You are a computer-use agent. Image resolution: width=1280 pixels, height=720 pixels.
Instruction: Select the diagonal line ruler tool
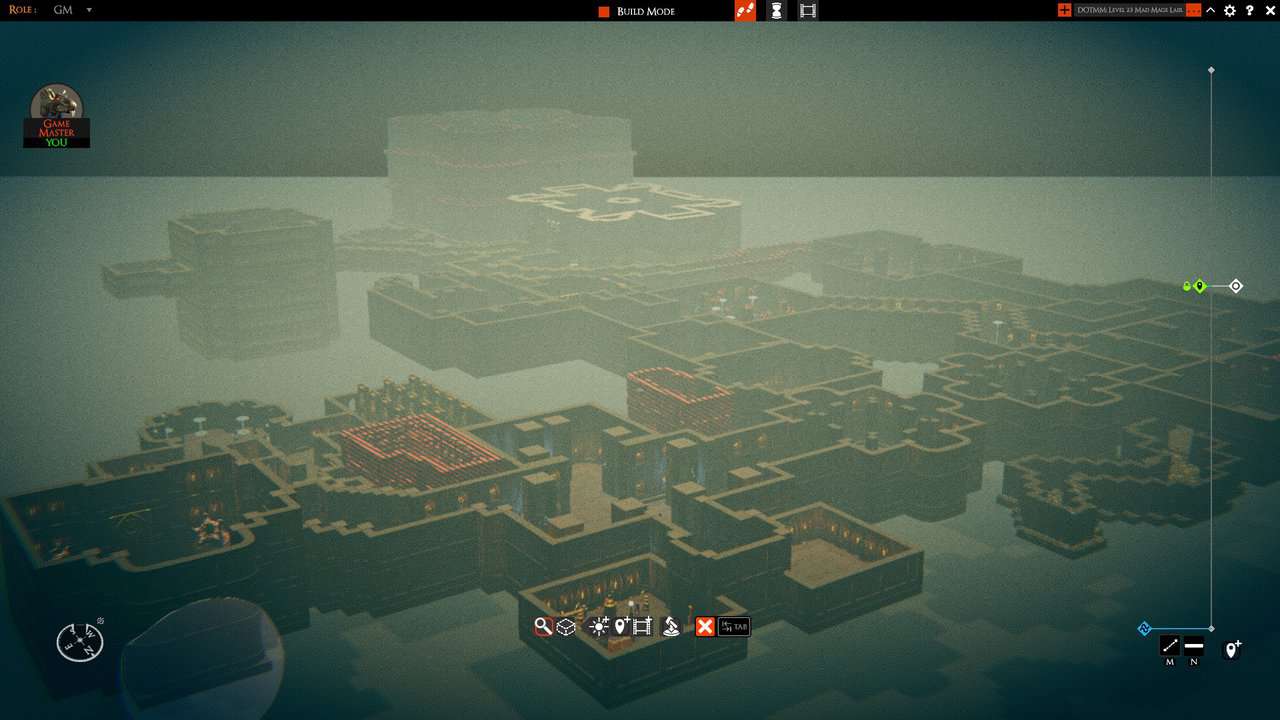(1170, 645)
